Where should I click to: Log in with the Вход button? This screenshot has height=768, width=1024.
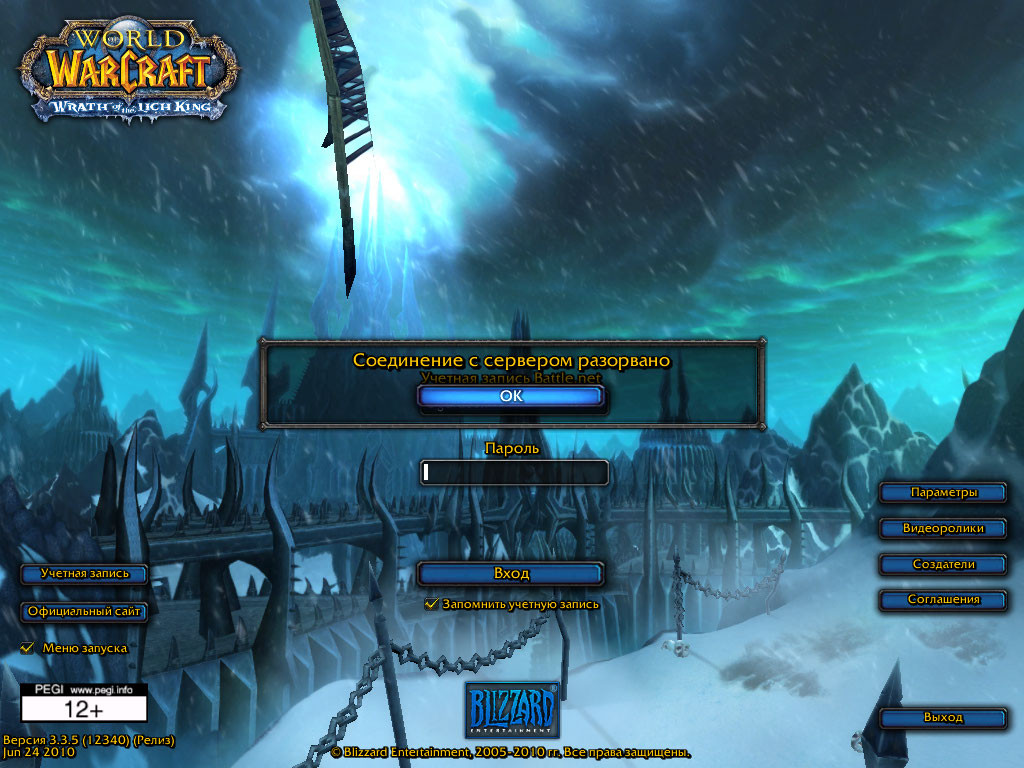(511, 574)
